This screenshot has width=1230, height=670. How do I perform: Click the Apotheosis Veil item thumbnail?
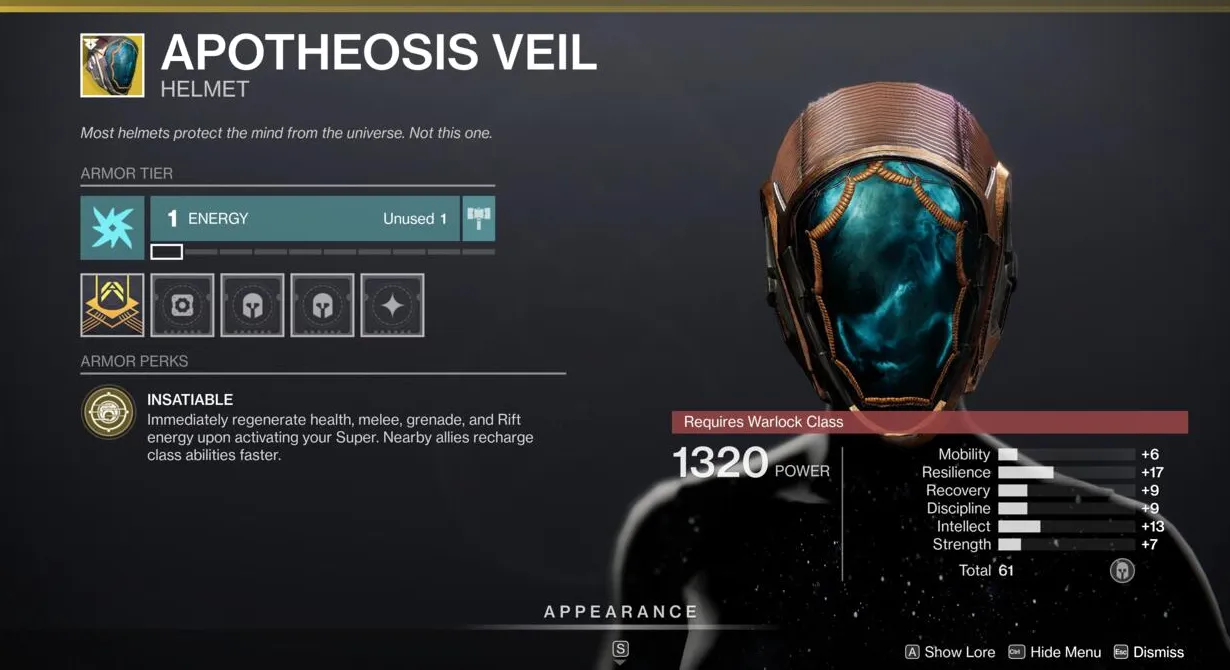[x=112, y=65]
